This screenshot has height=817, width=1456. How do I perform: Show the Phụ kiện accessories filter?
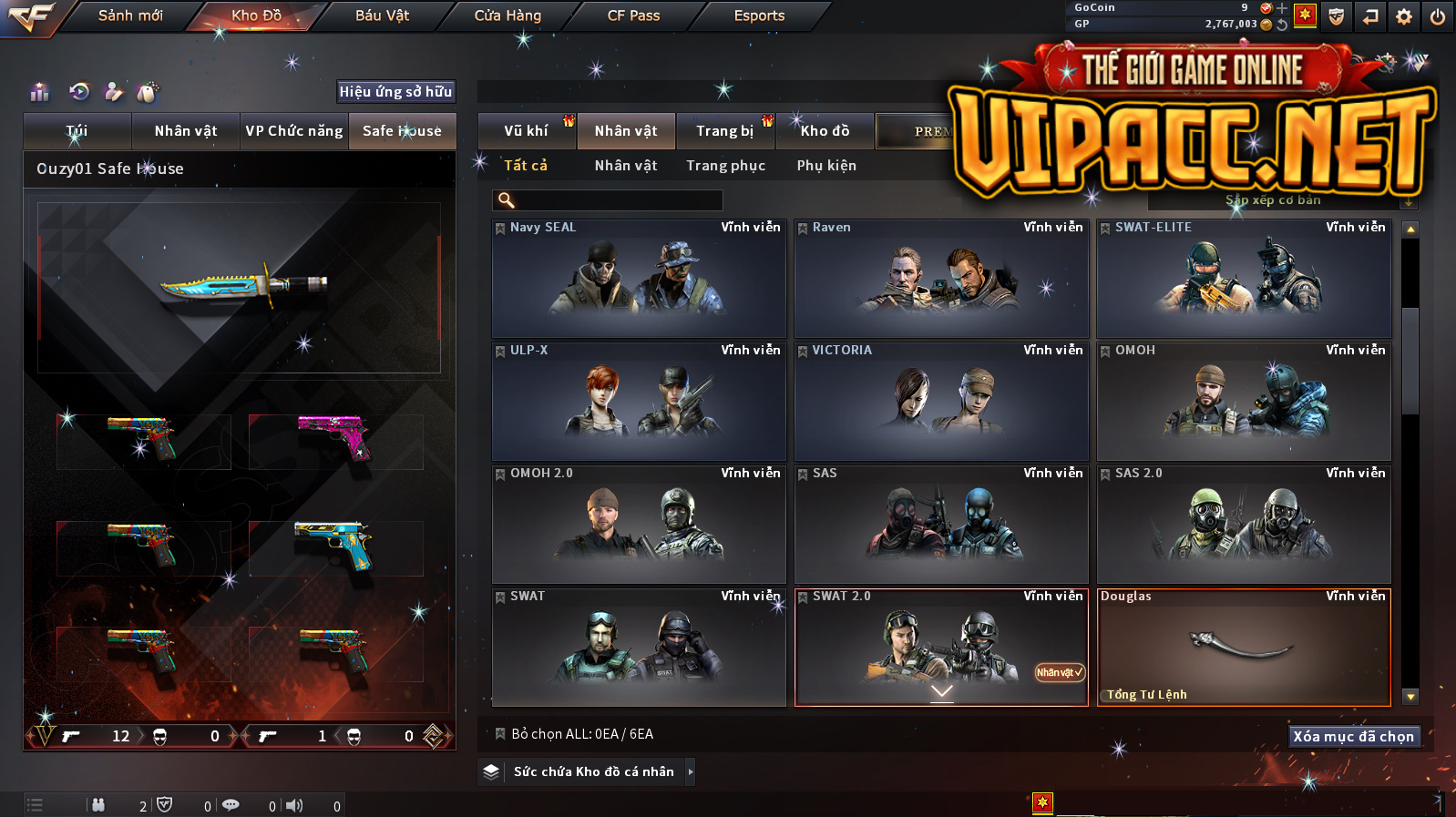click(826, 166)
